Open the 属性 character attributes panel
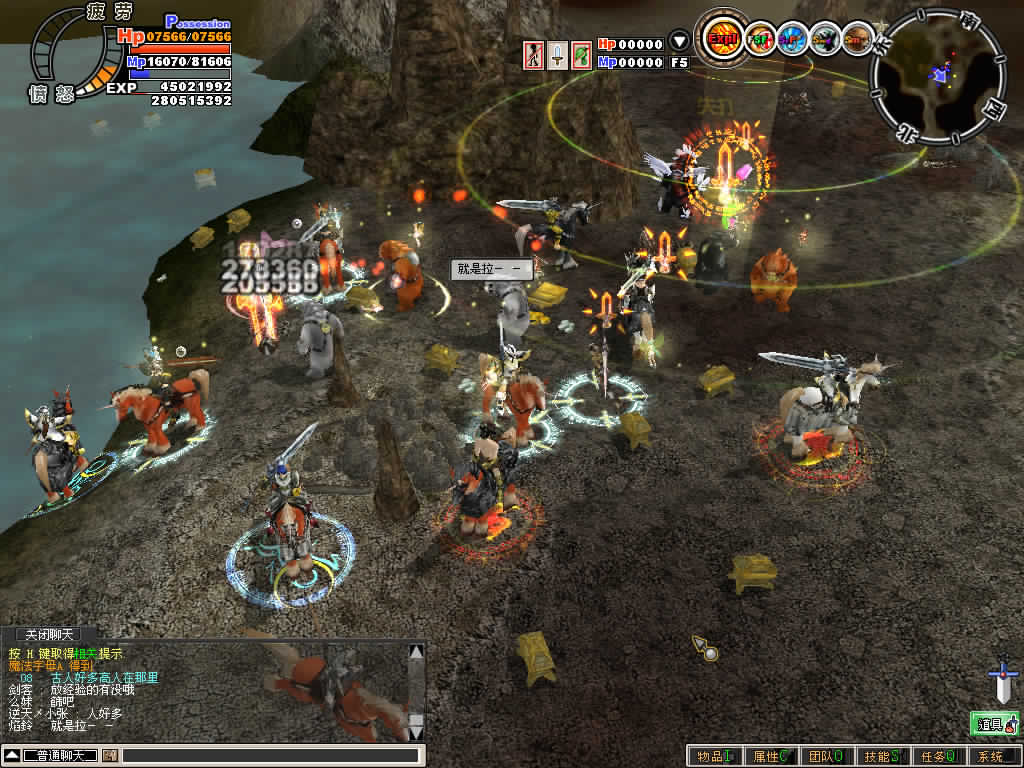This screenshot has height=768, width=1024. tap(771, 757)
